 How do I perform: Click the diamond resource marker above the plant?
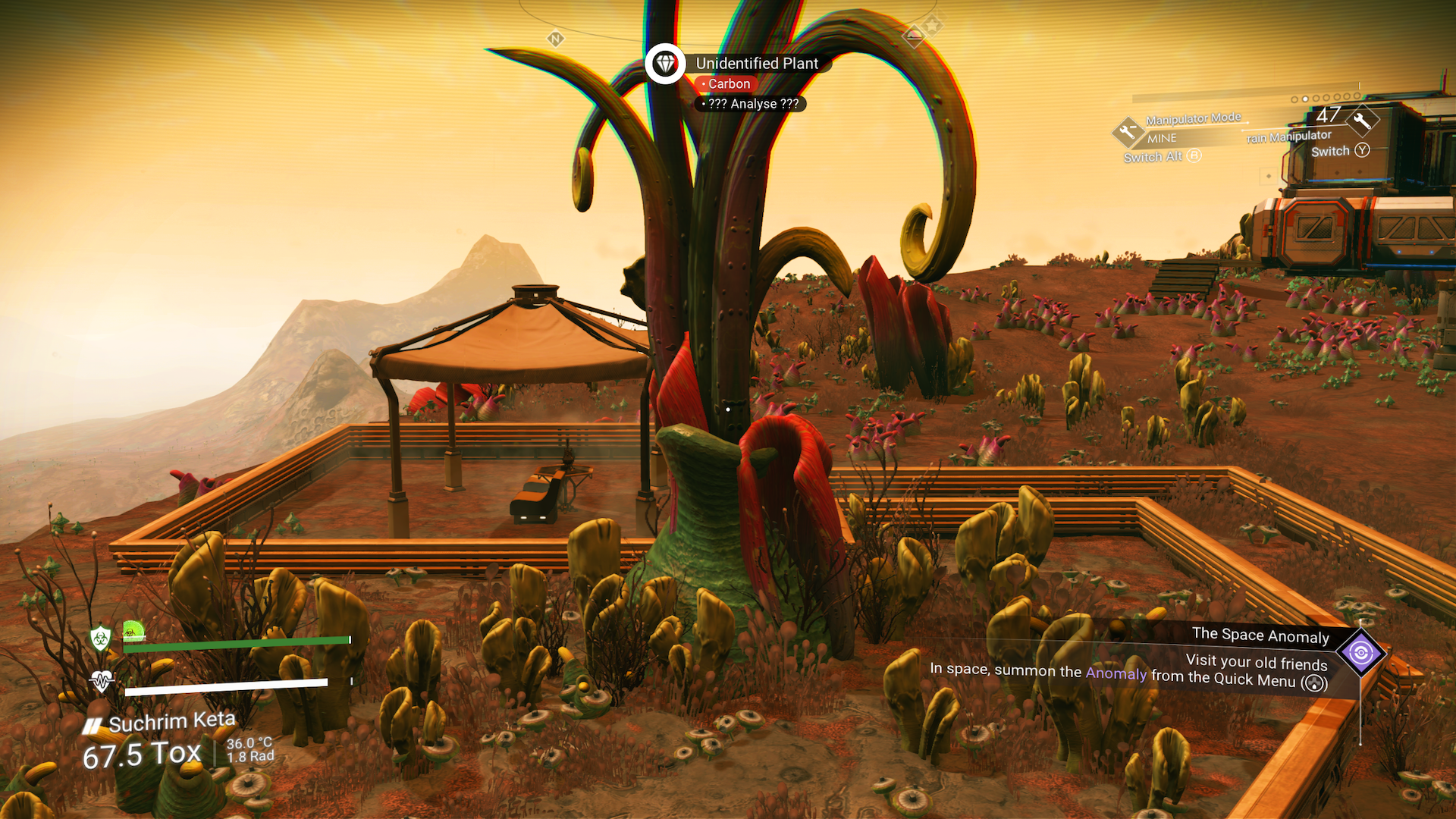tap(665, 64)
